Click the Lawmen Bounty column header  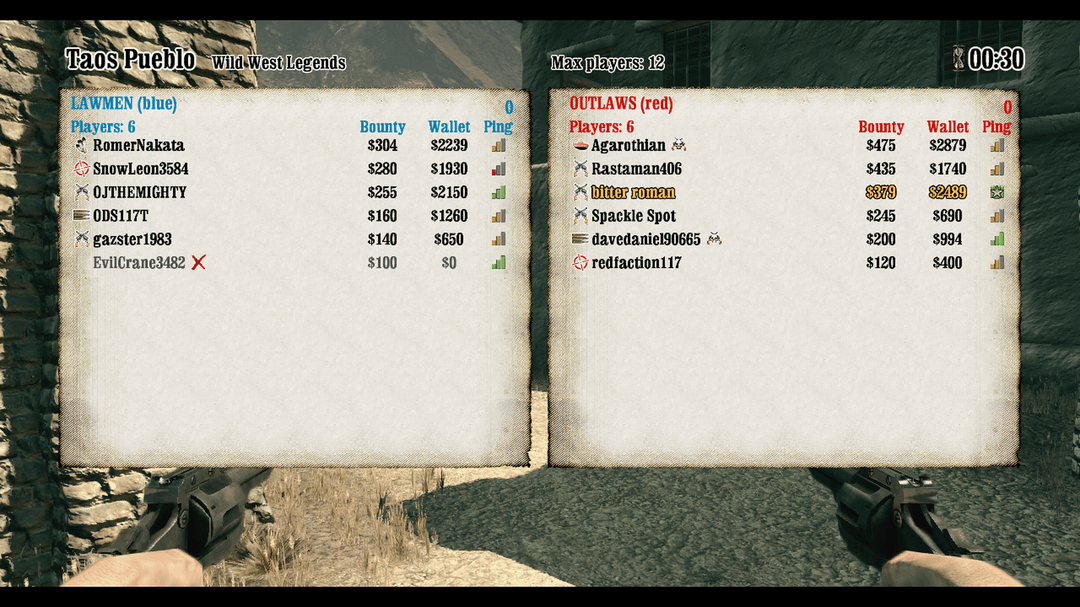tap(382, 127)
